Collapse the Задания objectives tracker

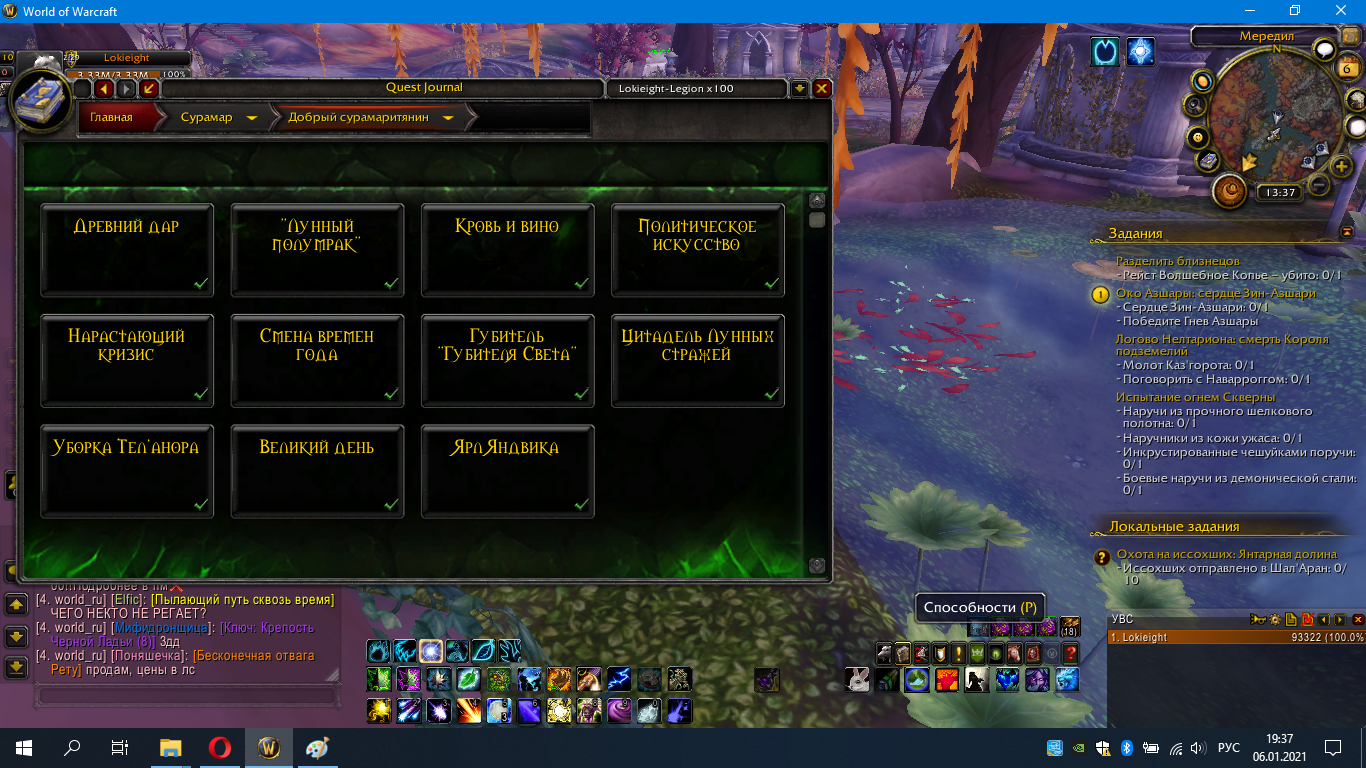click(x=1346, y=232)
